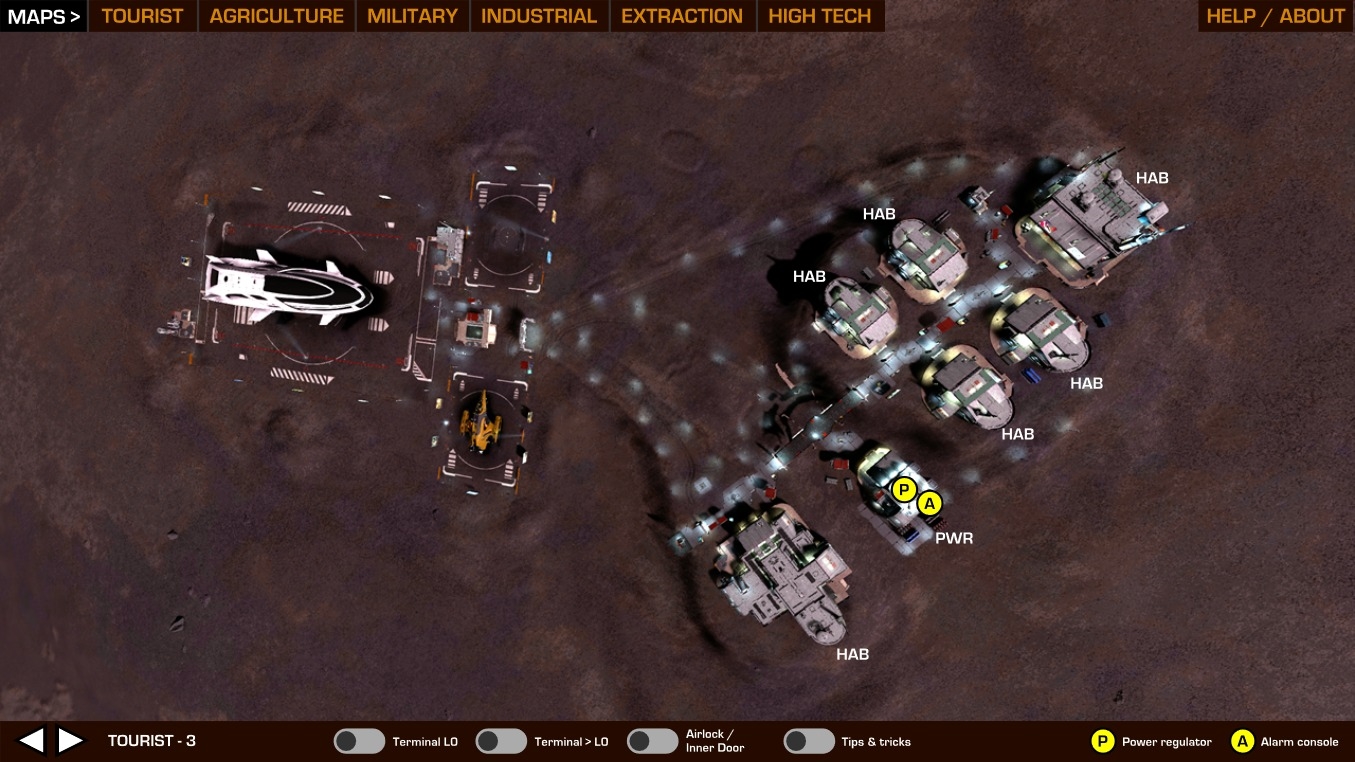The image size is (1355, 762).
Task: Advance to the next map with right arrow
Action: 70,741
